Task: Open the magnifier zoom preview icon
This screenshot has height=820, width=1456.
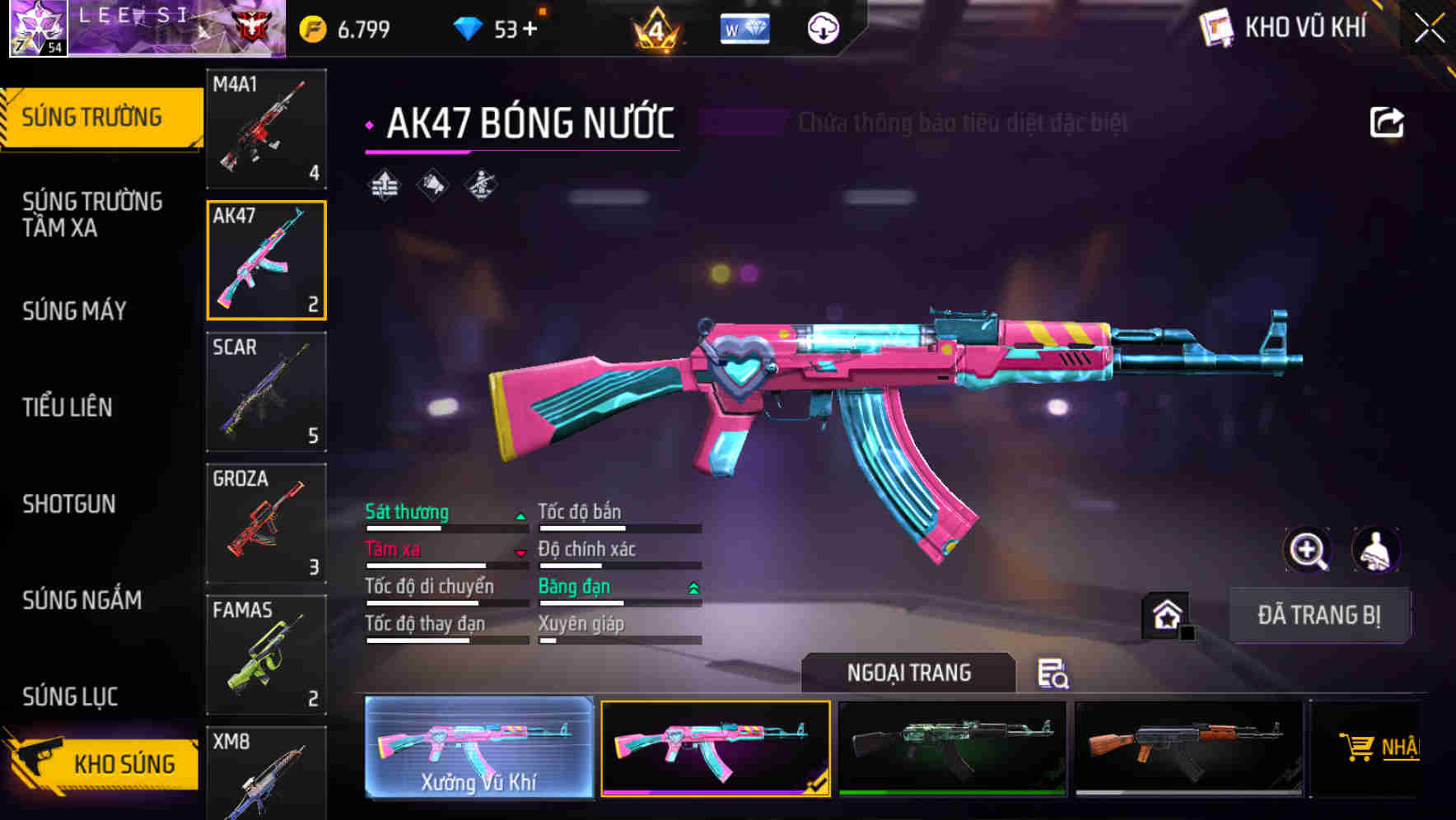Action: (x=1308, y=550)
